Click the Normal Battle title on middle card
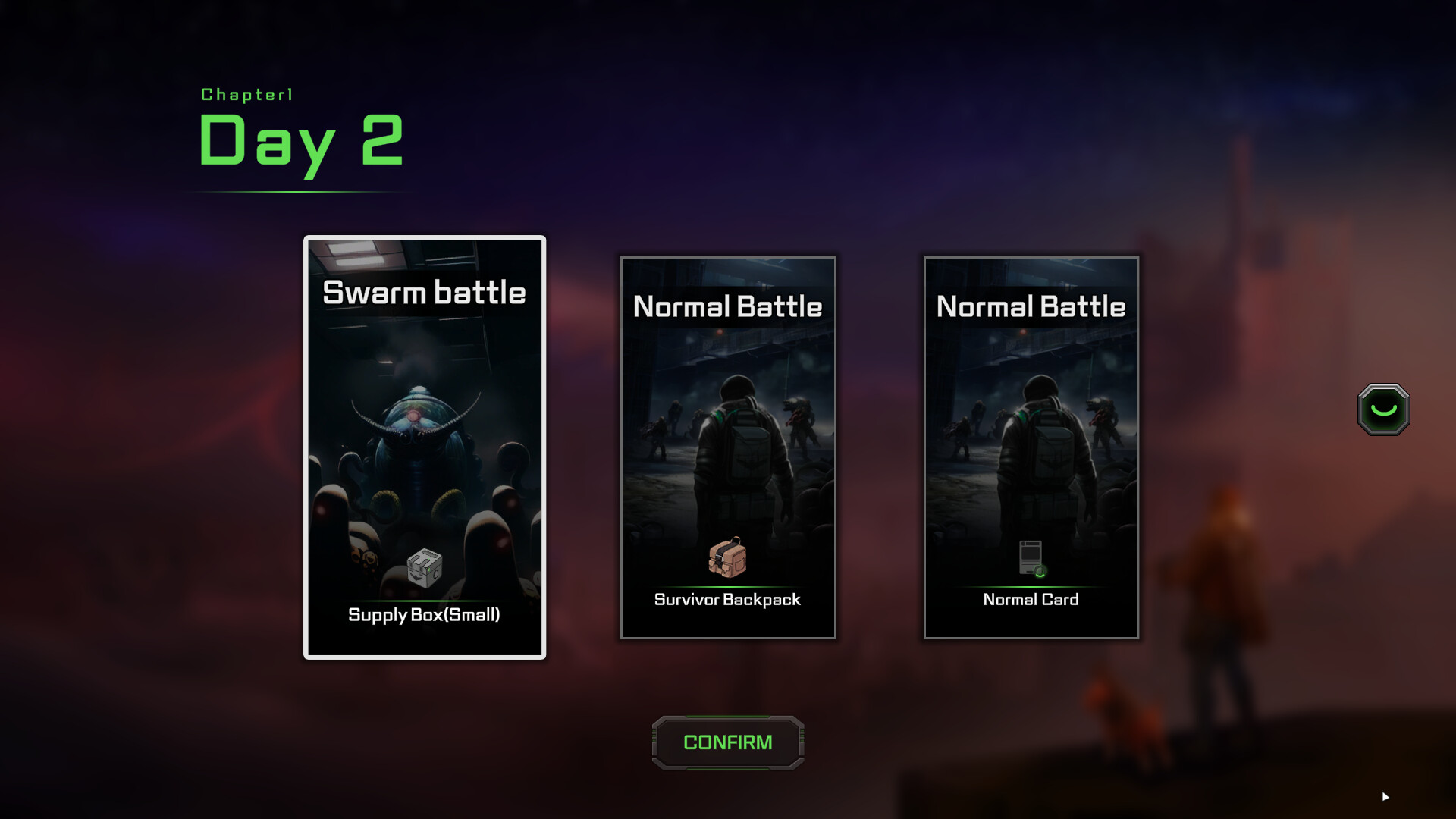Viewport: 1456px width, 819px height. pos(726,306)
